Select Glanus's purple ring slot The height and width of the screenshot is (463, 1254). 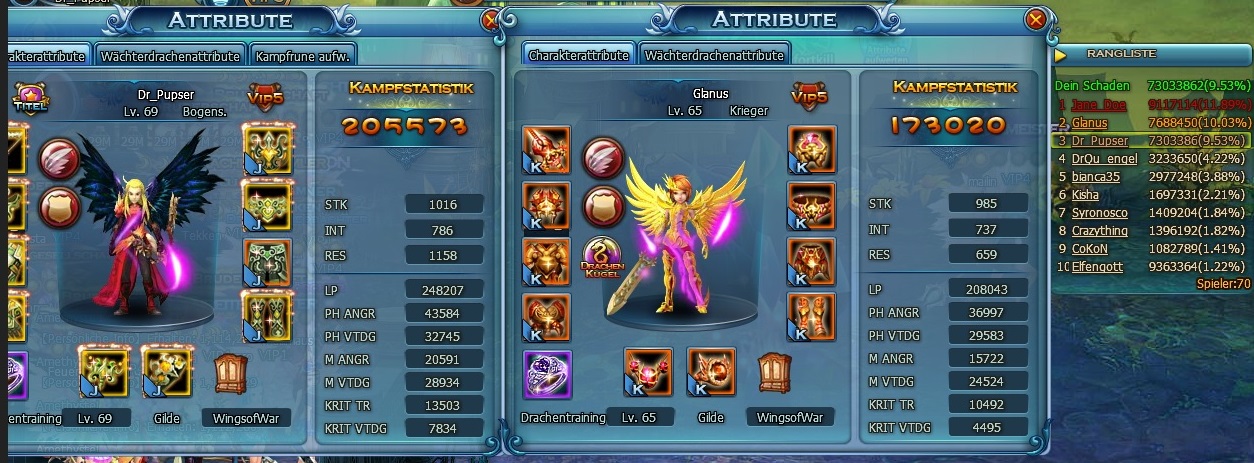(547, 374)
